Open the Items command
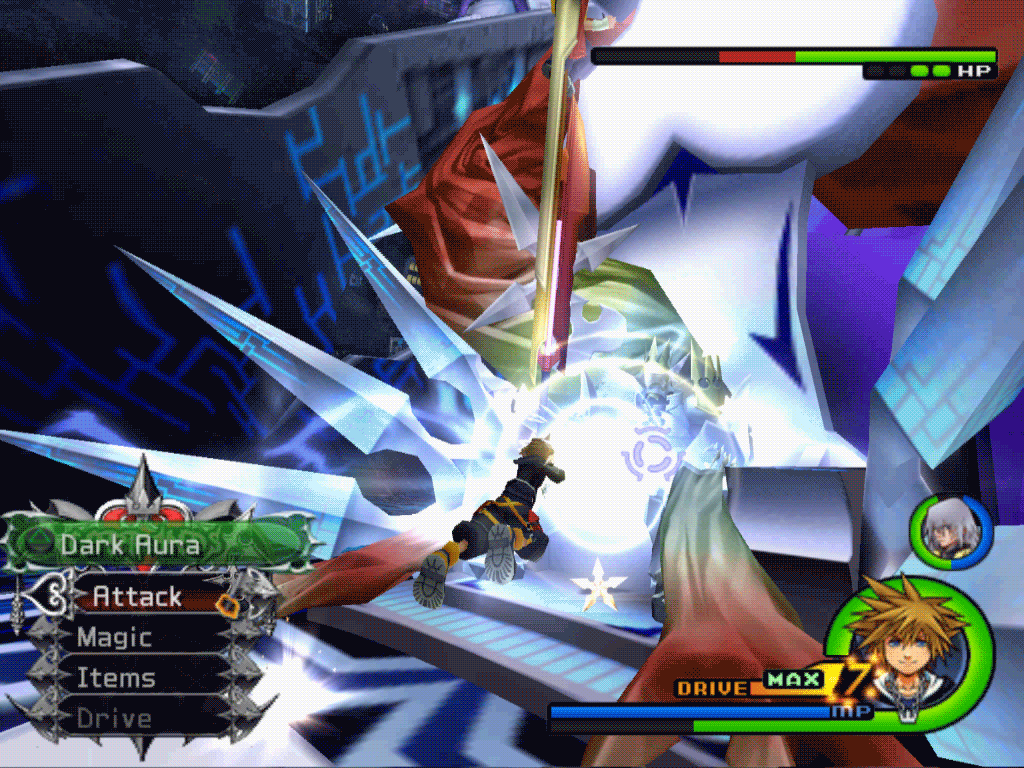The height and width of the screenshot is (768, 1024). (x=117, y=678)
